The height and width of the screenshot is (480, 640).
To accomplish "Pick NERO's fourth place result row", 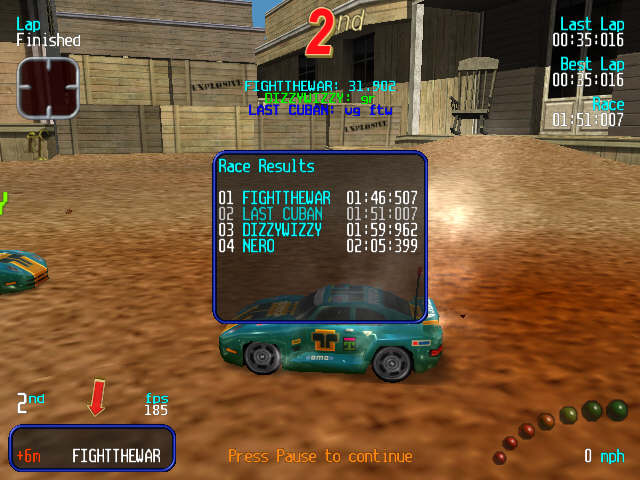I will tap(318, 246).
